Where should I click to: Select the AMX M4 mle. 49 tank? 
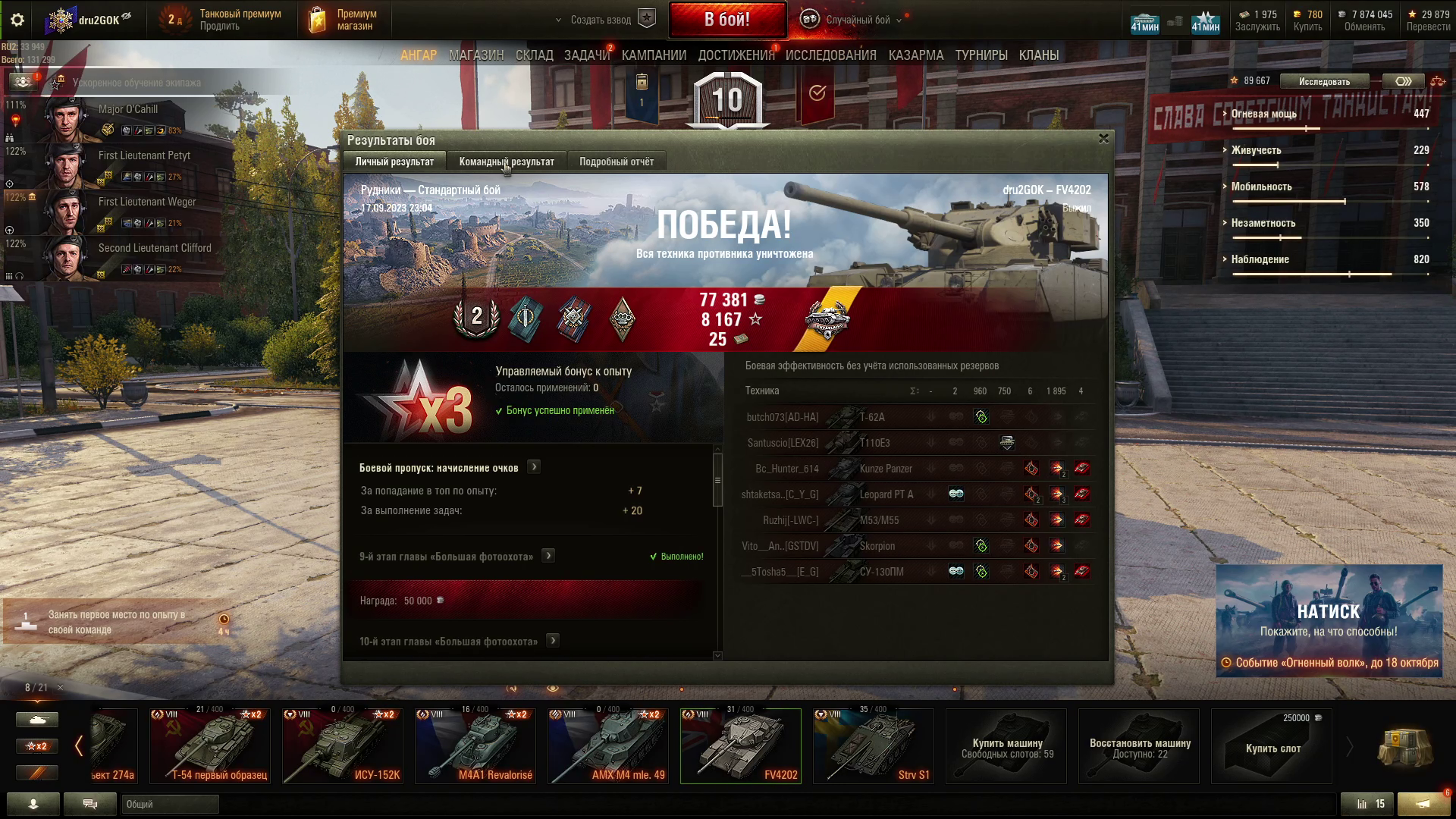pos(608,746)
